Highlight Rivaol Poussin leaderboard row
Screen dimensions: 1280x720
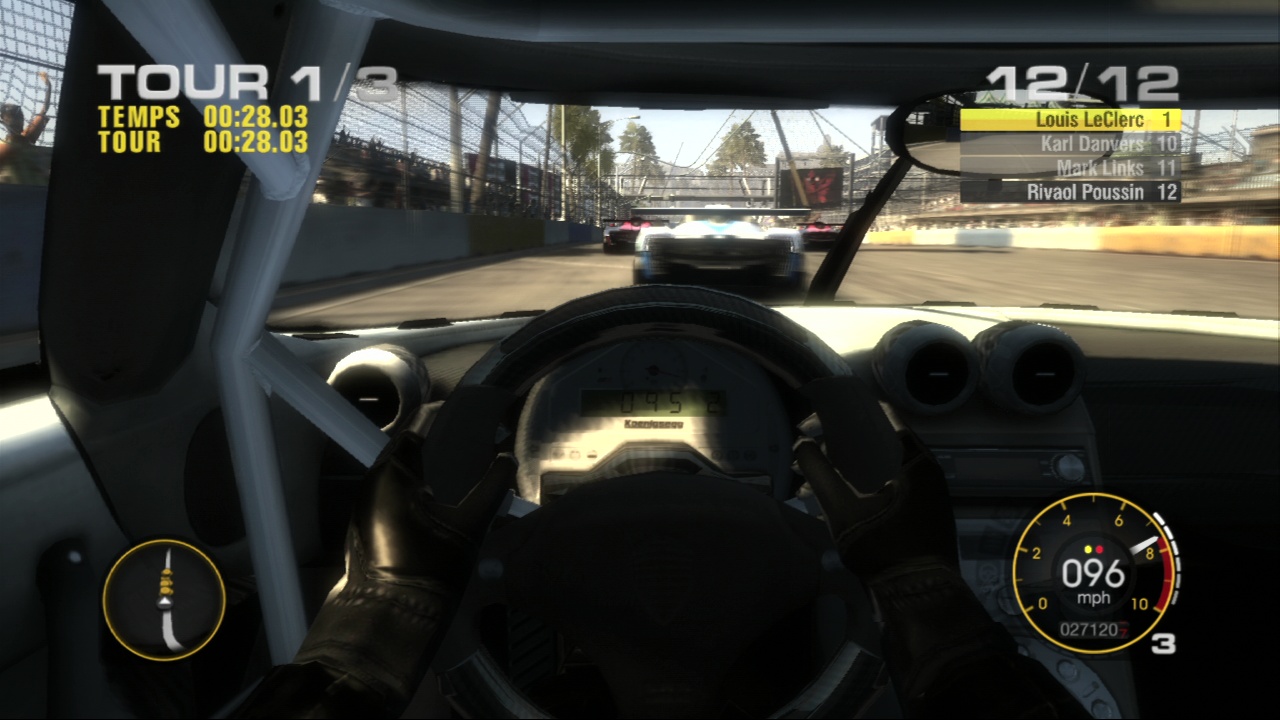(1070, 192)
